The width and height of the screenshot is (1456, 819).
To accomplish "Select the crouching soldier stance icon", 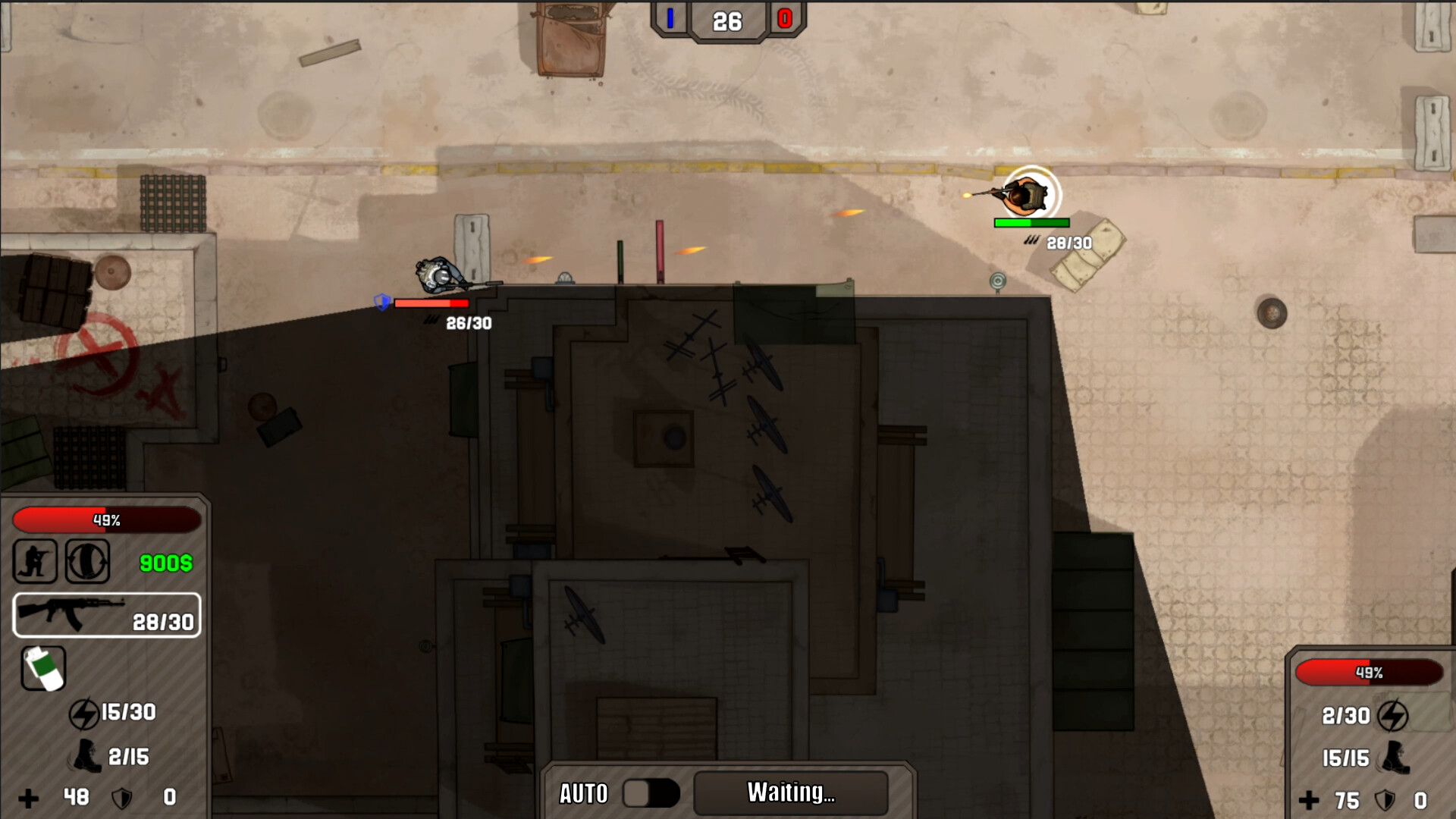I will (x=35, y=560).
